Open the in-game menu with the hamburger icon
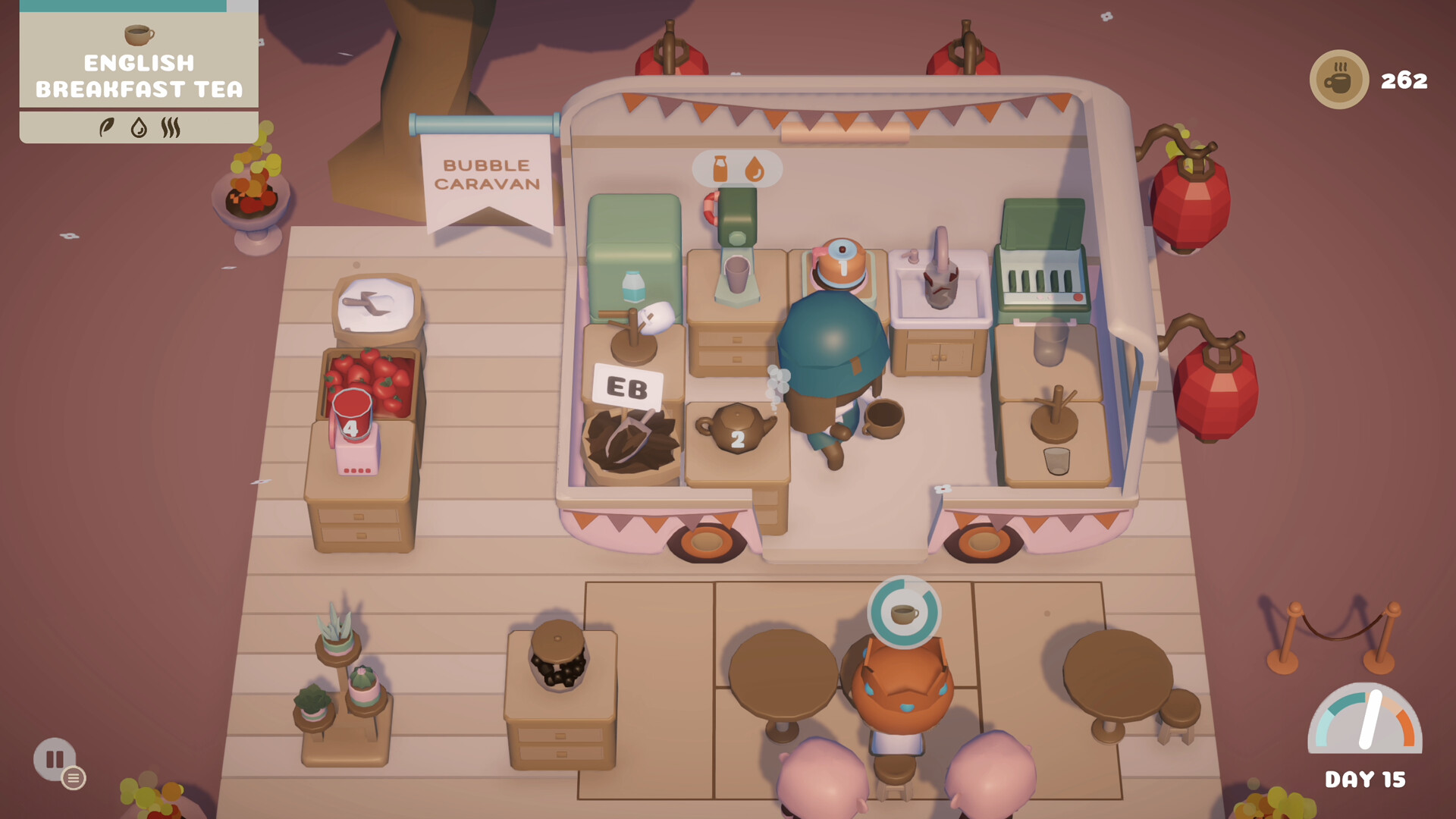The width and height of the screenshot is (1456, 819). click(74, 778)
